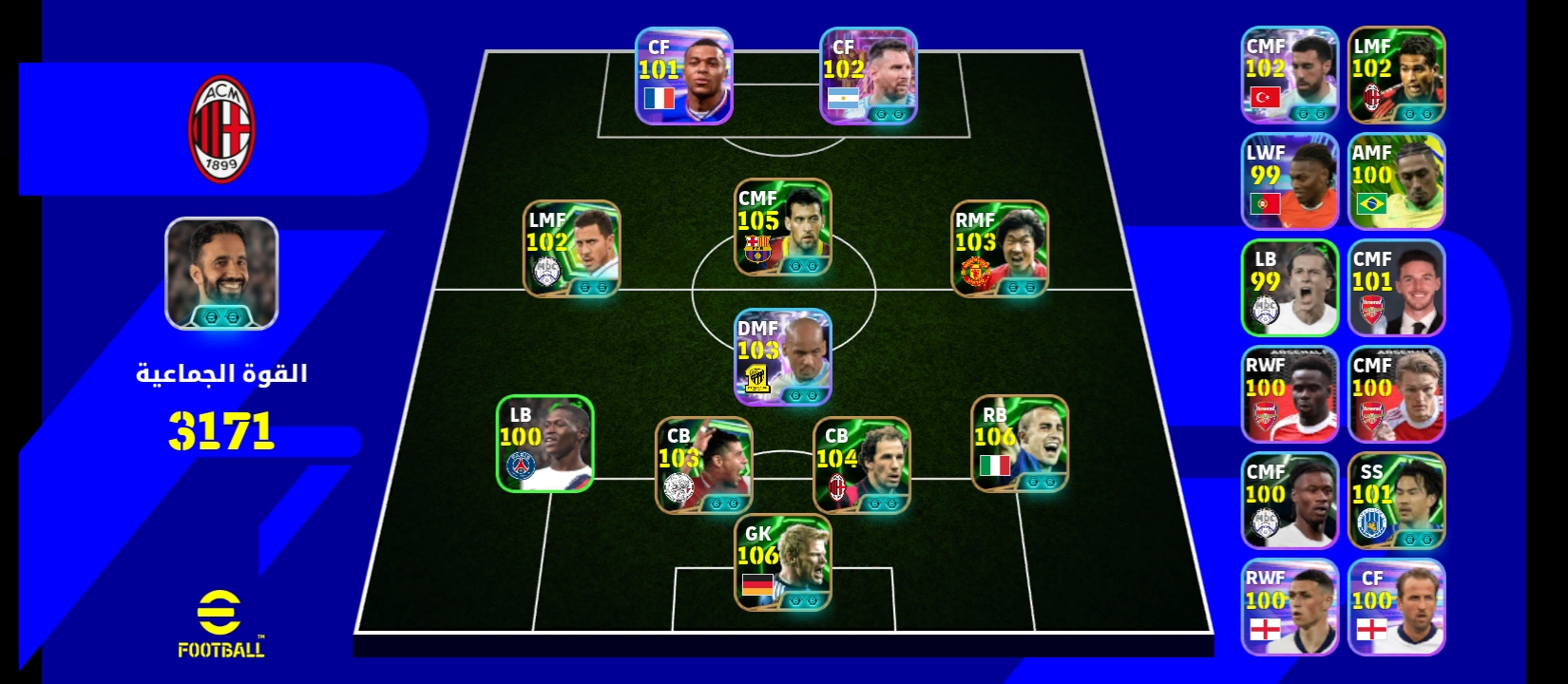1568x684 pixels.
Task: Select the CF 102 card with Argentina flag
Action: 868,76
